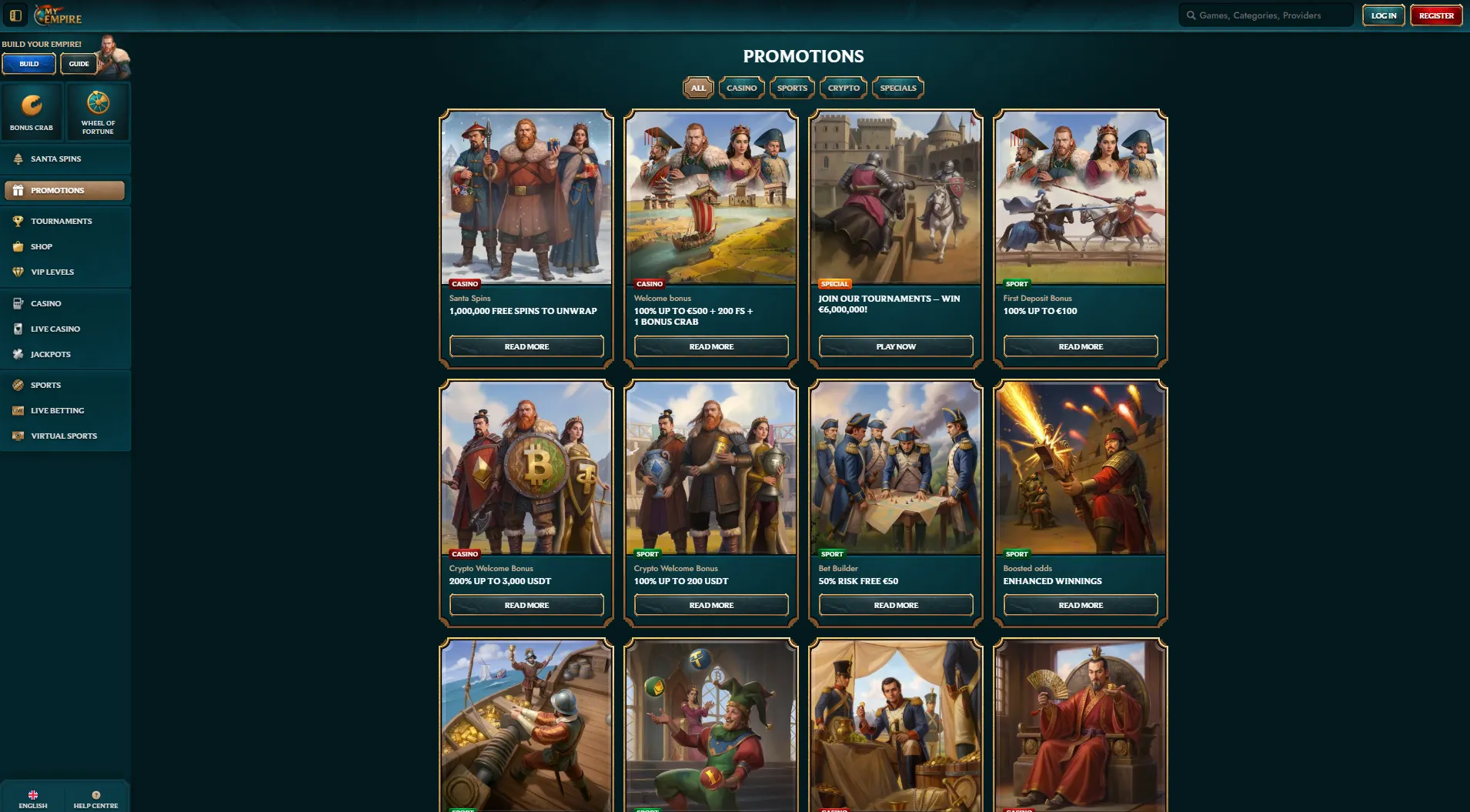Image resolution: width=1470 pixels, height=812 pixels.
Task: Open the Wheel of Fortune
Action: point(98,112)
